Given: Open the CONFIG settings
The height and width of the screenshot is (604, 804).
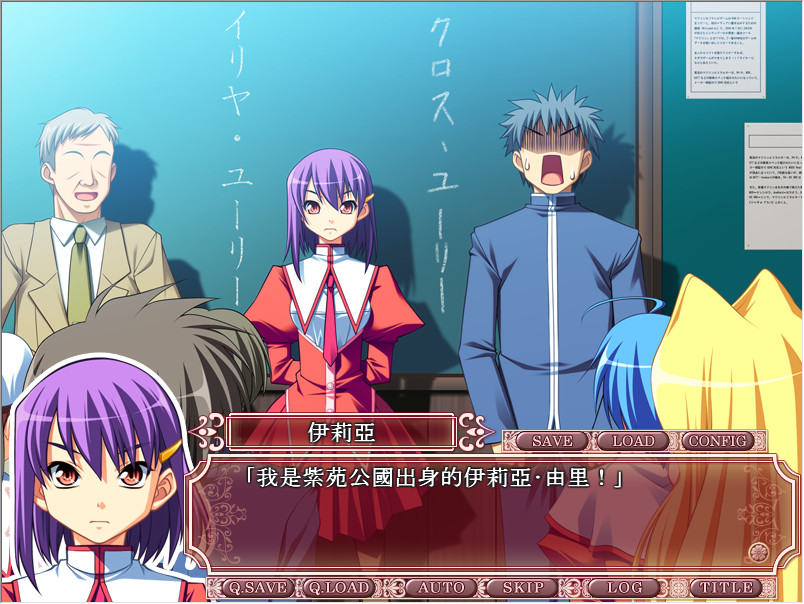Looking at the screenshot, I should click(718, 441).
